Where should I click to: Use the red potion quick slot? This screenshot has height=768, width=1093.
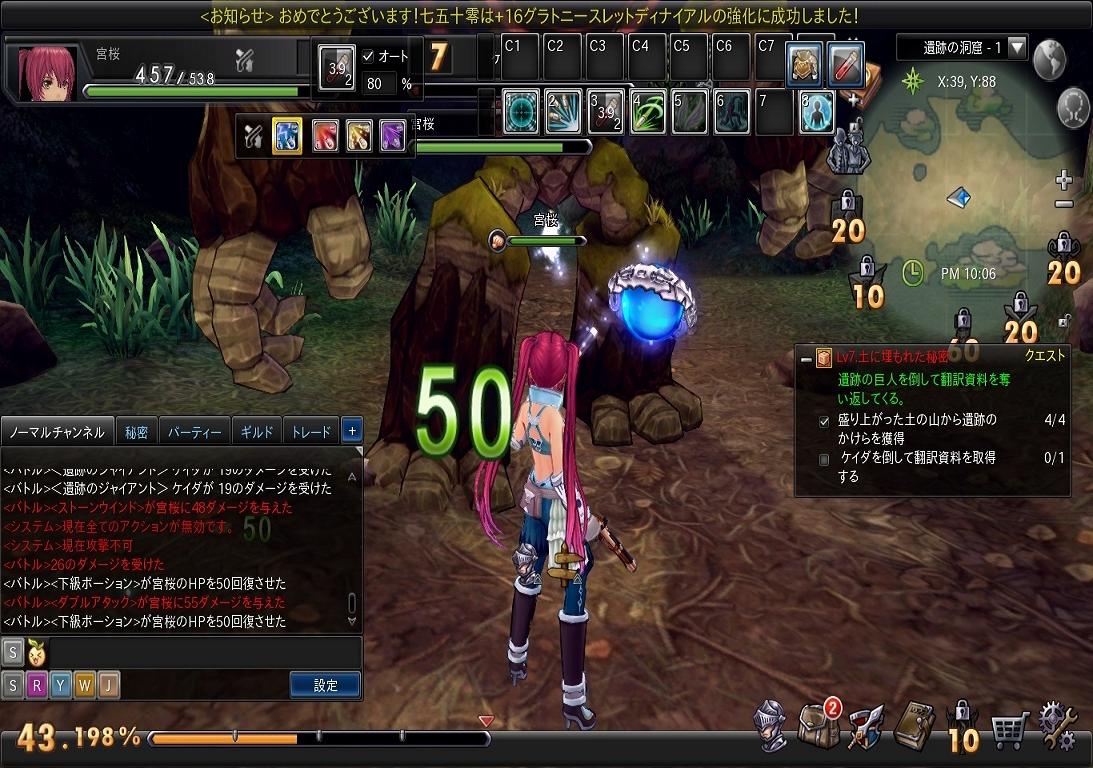pyautogui.click(x=846, y=64)
